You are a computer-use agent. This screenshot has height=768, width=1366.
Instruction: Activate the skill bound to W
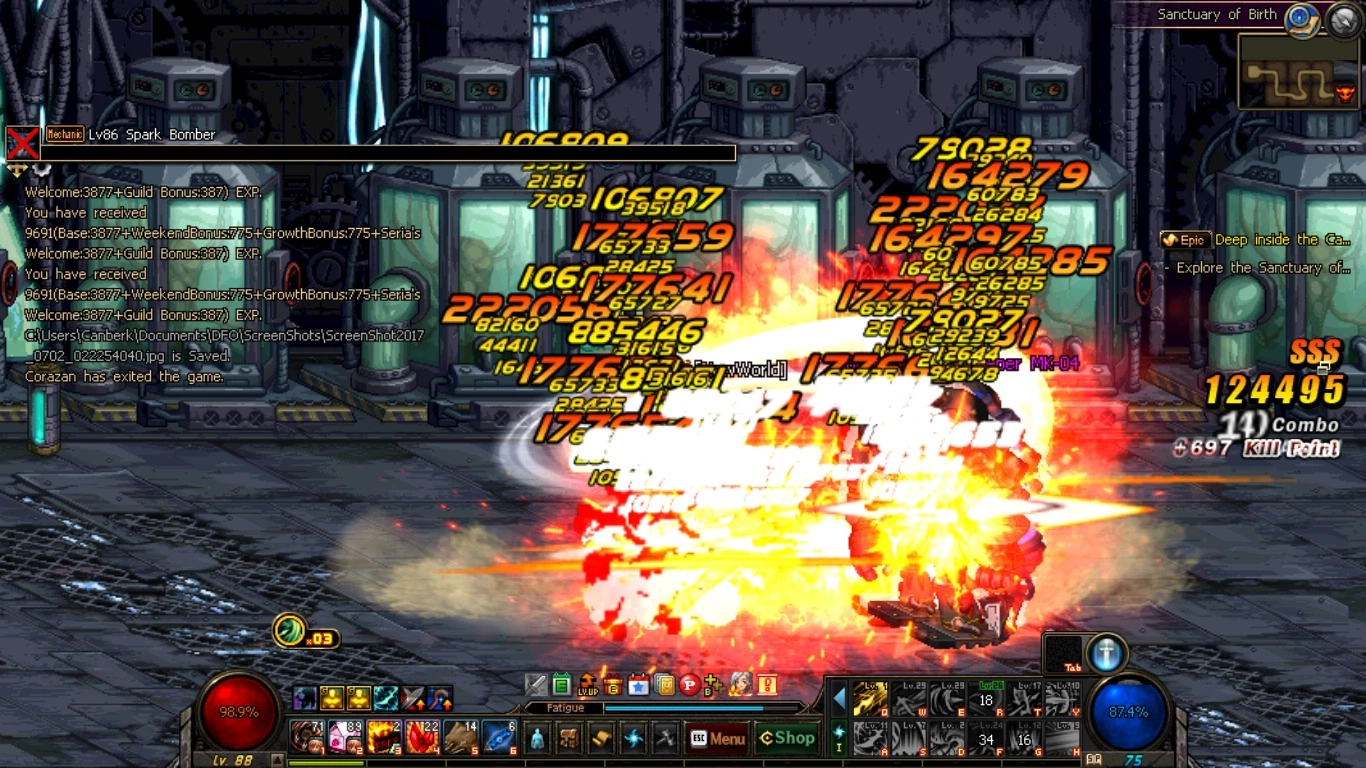tap(908, 699)
